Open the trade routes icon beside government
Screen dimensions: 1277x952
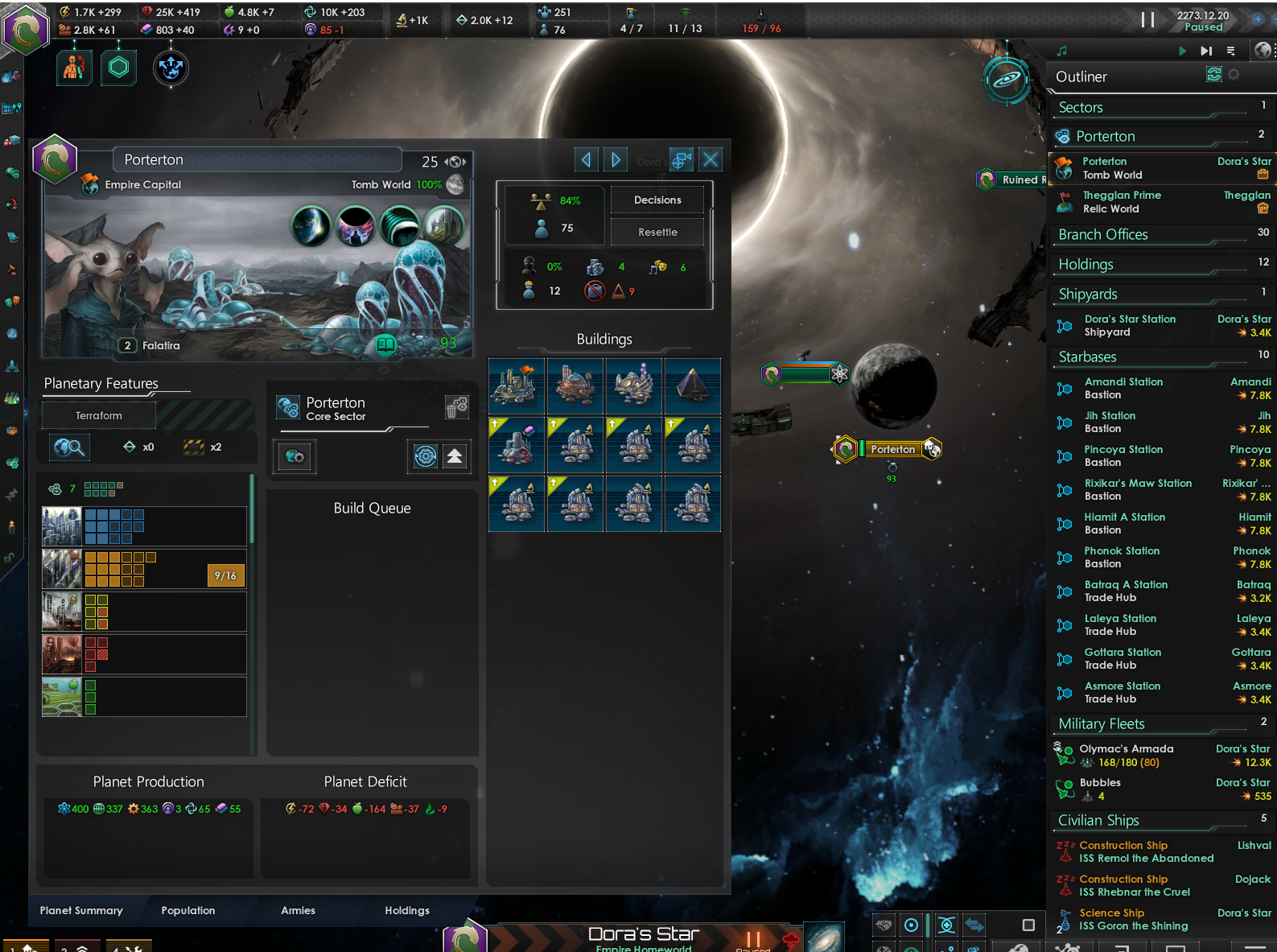171,68
